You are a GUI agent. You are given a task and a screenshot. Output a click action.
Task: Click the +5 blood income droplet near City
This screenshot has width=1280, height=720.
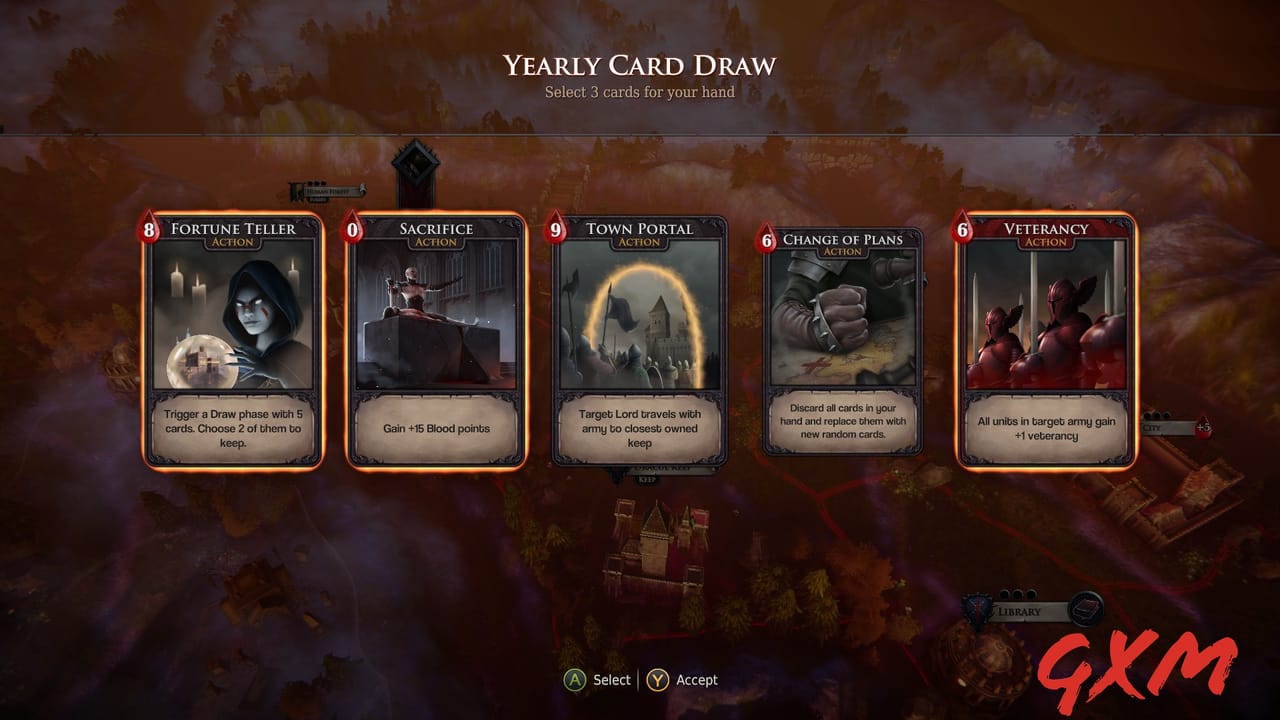pos(1204,427)
